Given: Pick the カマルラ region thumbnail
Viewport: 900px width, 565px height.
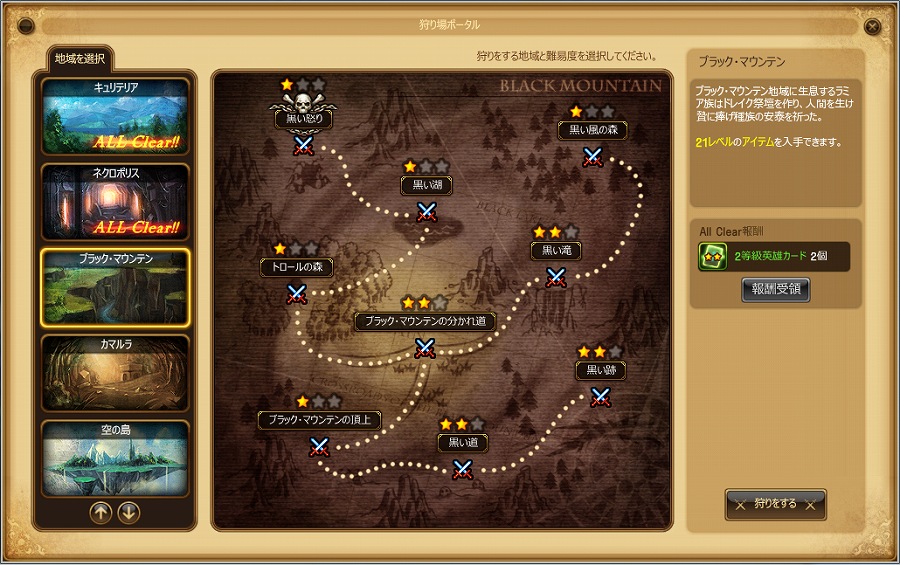Looking at the screenshot, I should [115, 373].
